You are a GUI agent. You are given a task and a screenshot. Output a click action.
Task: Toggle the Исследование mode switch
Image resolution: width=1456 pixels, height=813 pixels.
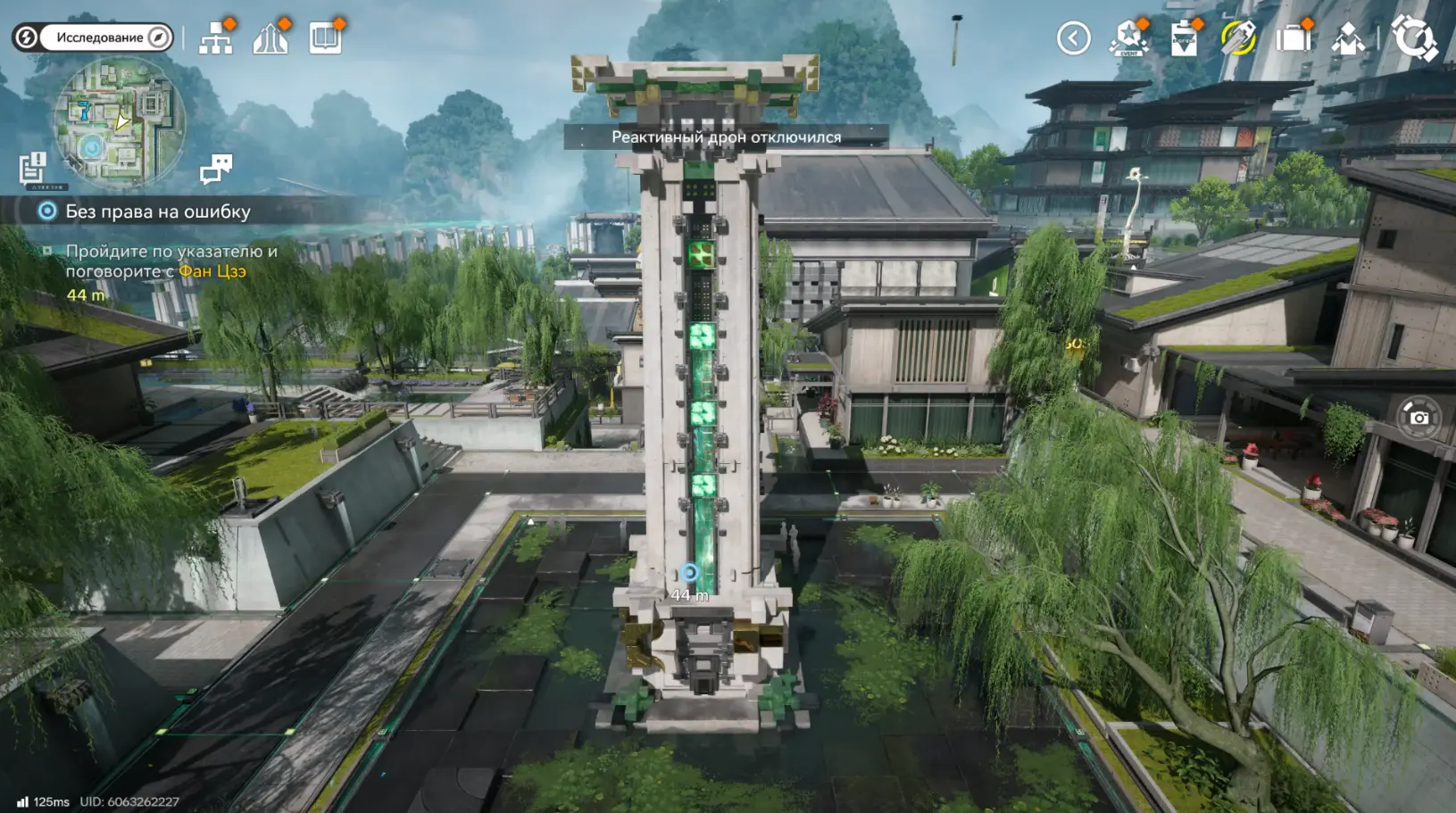click(93, 37)
